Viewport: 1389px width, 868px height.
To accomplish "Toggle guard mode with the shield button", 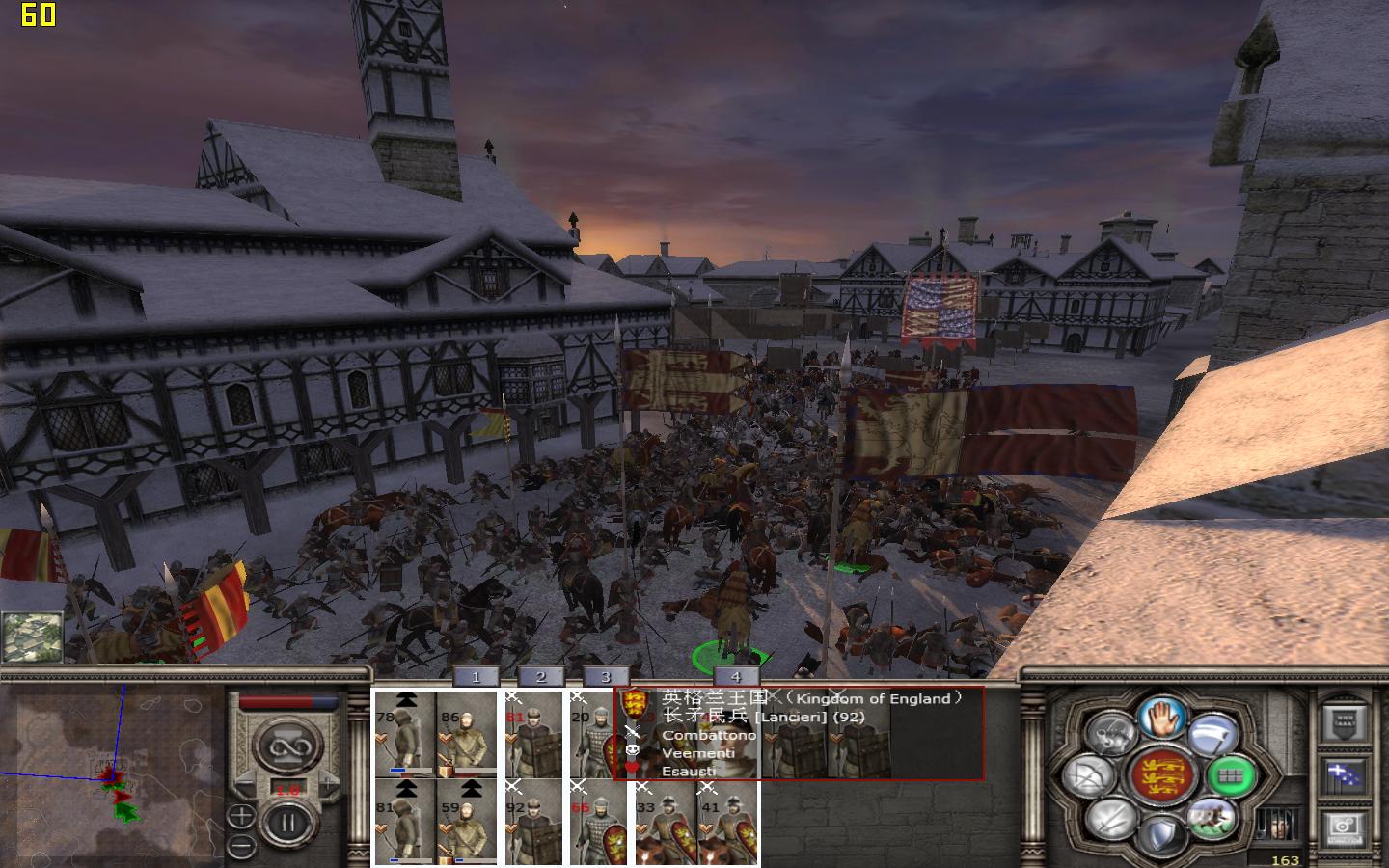I will (x=1161, y=835).
